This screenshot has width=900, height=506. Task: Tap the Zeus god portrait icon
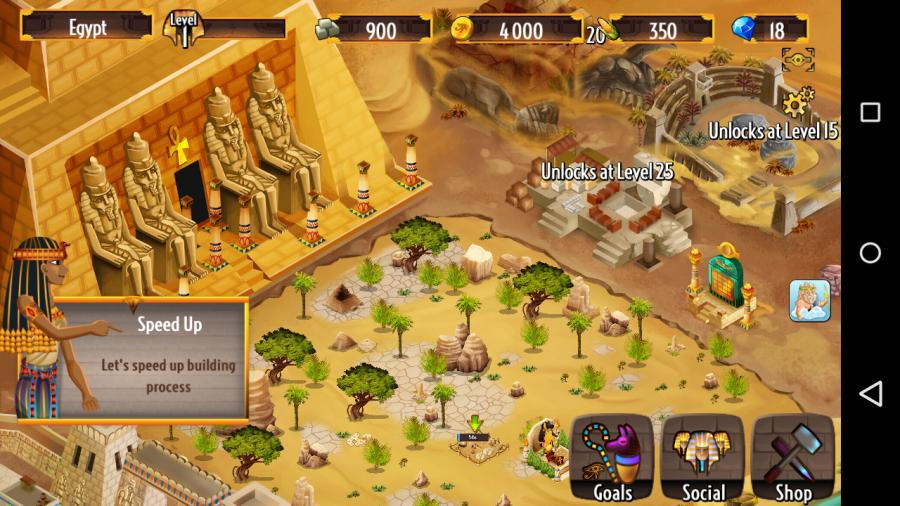click(809, 300)
